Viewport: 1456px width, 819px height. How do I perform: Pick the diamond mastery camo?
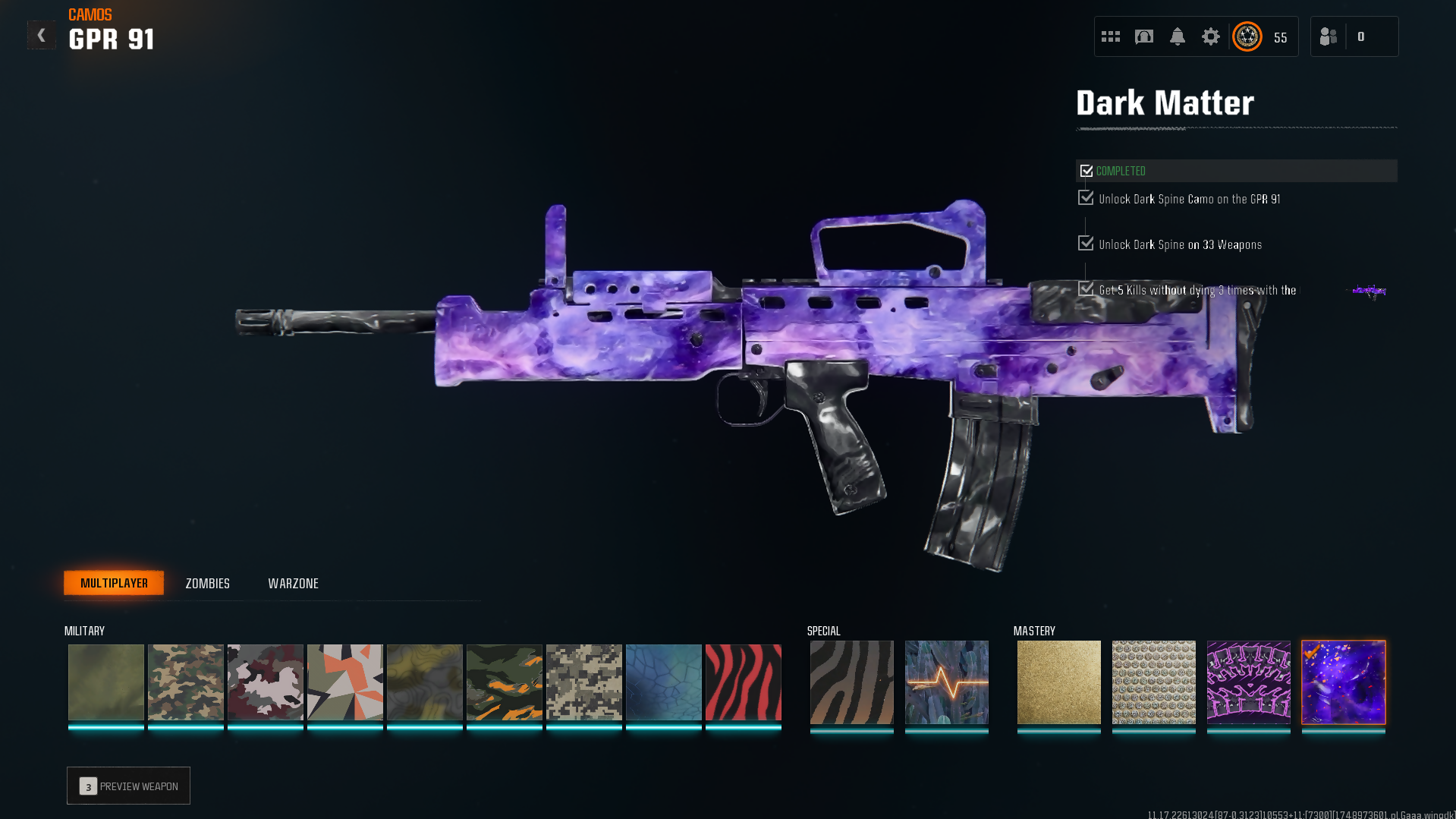tap(1153, 682)
